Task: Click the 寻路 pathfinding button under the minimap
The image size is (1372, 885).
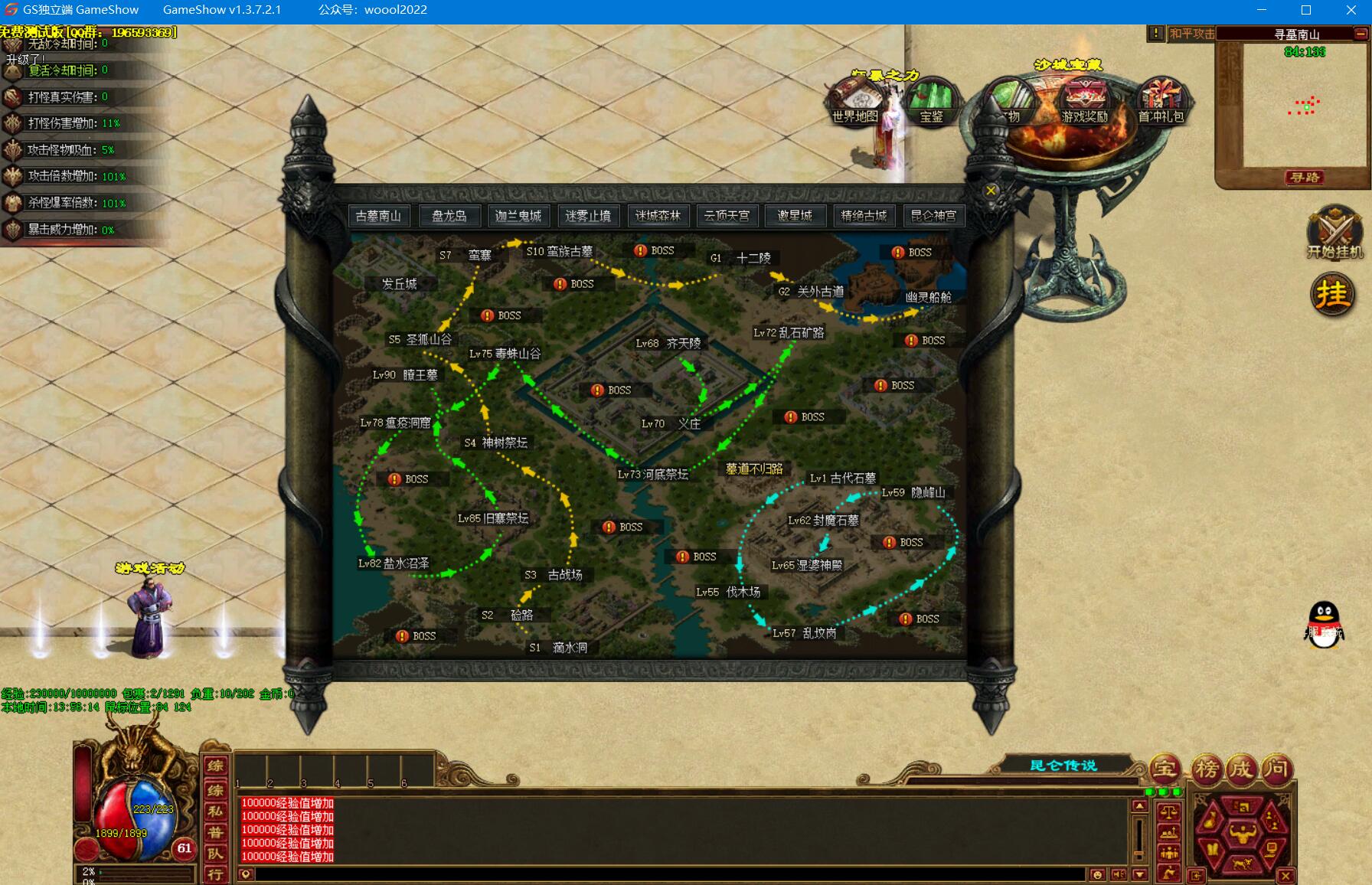Action: pos(1305,178)
